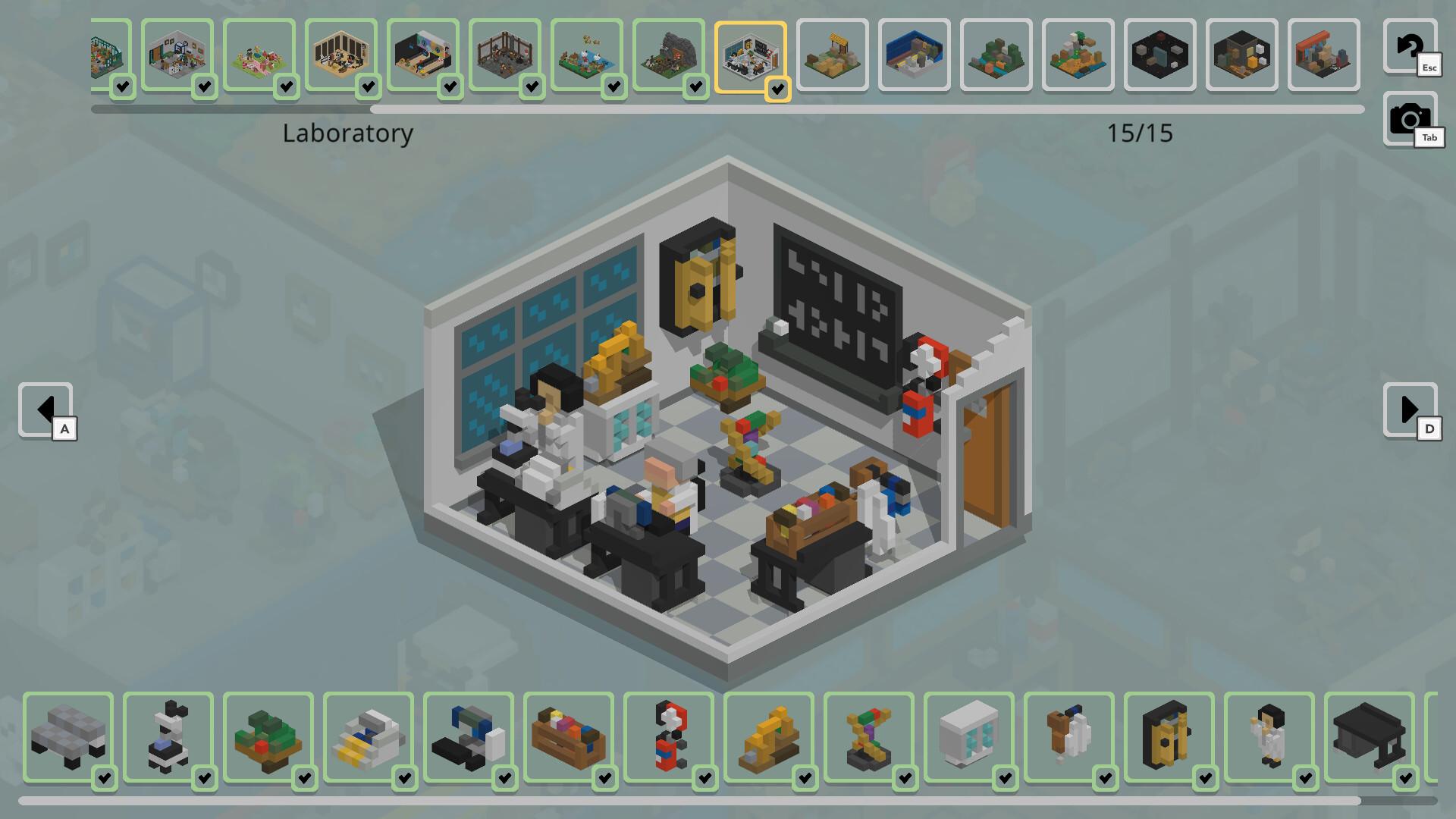Click the back arrow return button
This screenshot has width=1456, height=819.
[x=1409, y=47]
